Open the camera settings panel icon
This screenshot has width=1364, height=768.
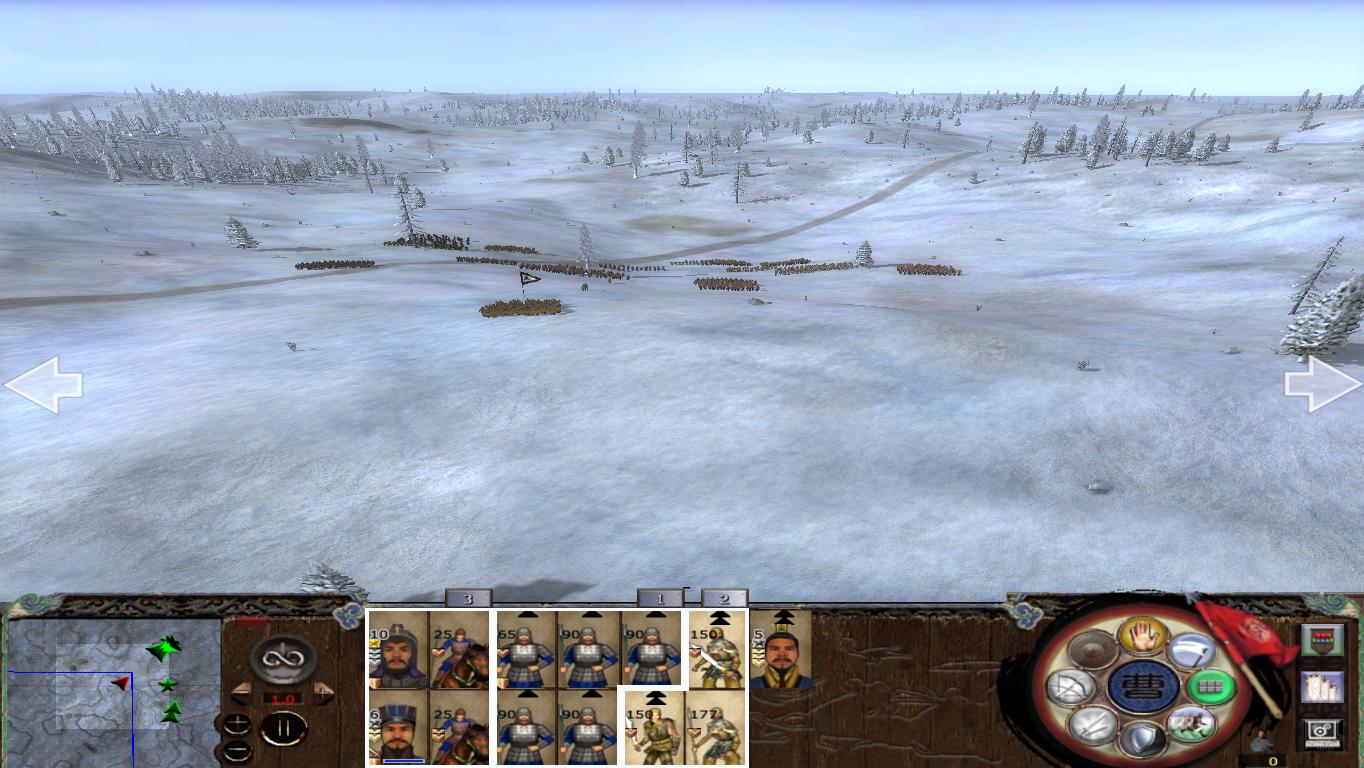point(1322,732)
